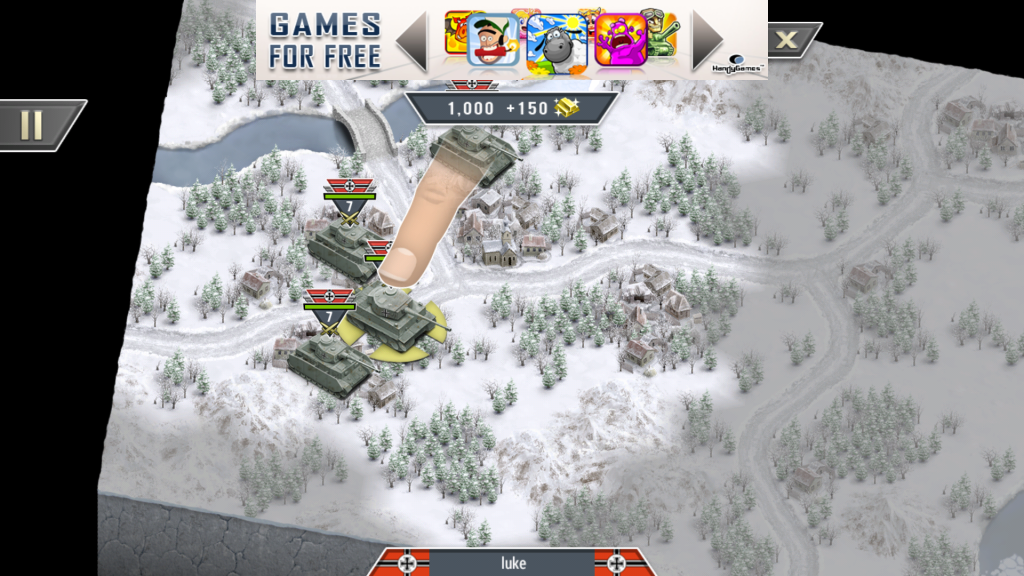Close the view with the X button

tap(789, 40)
